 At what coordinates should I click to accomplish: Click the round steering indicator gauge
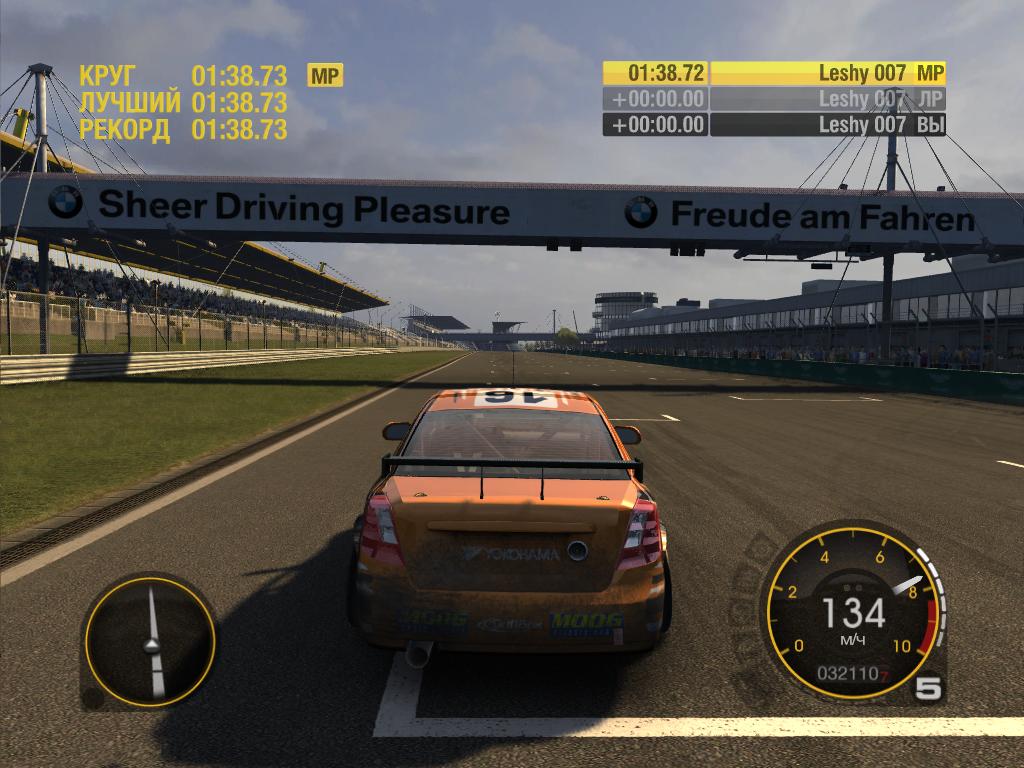(x=150, y=640)
